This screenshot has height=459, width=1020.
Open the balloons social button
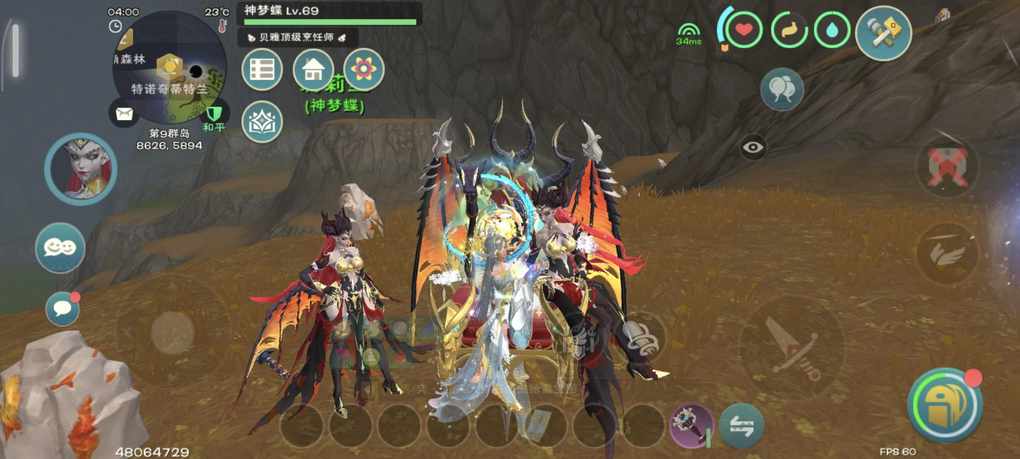(x=782, y=90)
